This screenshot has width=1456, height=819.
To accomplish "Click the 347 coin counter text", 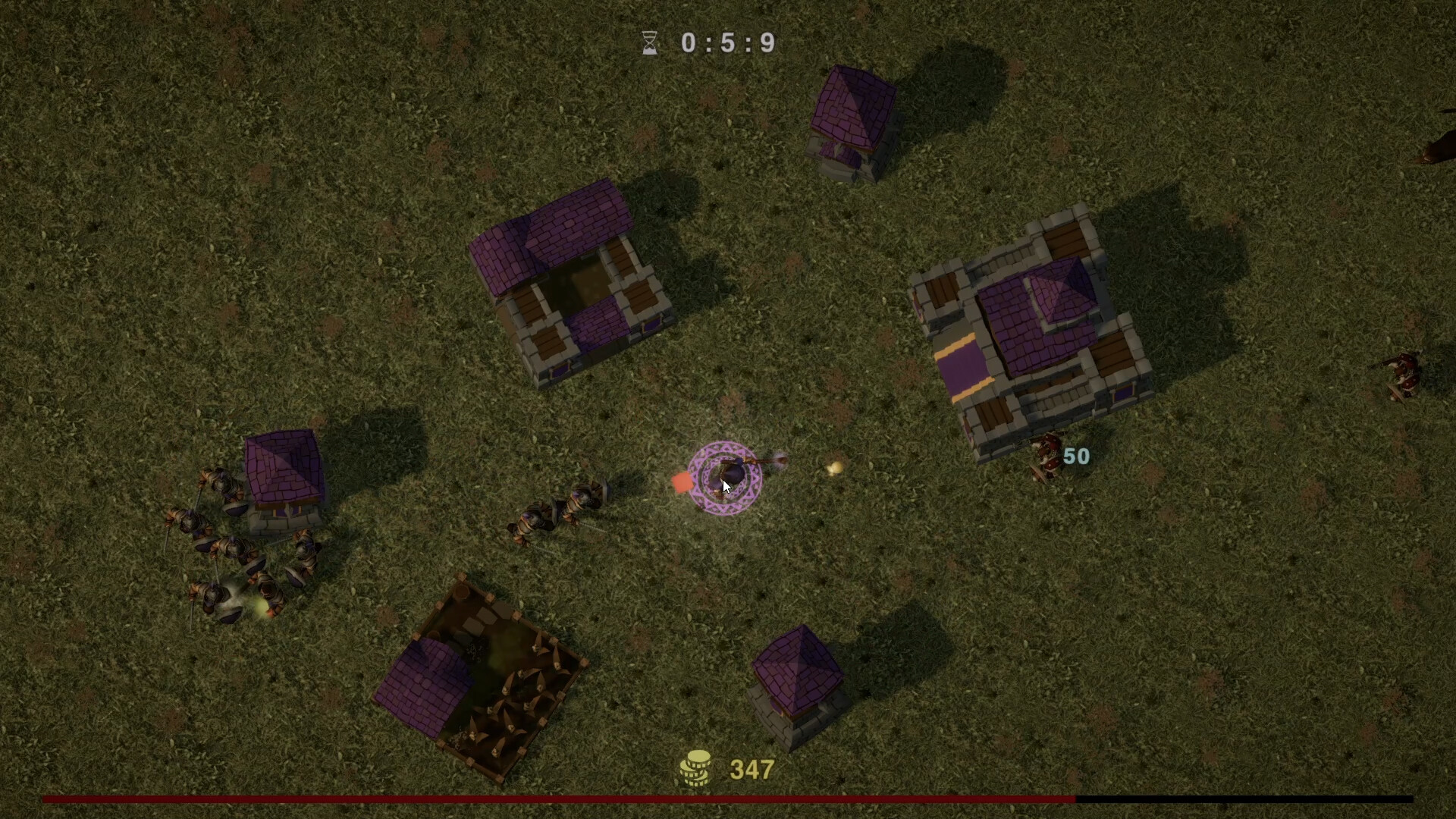I will (751, 768).
